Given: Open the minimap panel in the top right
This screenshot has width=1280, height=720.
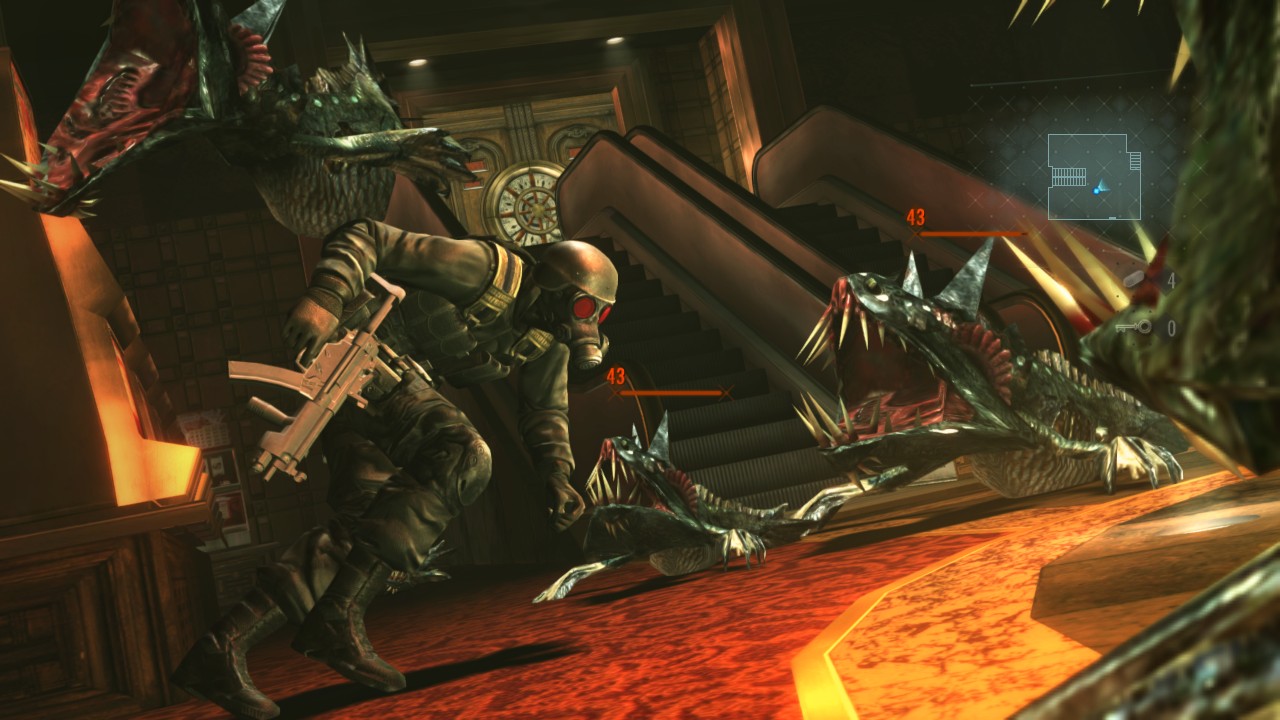Looking at the screenshot, I should (x=1095, y=175).
